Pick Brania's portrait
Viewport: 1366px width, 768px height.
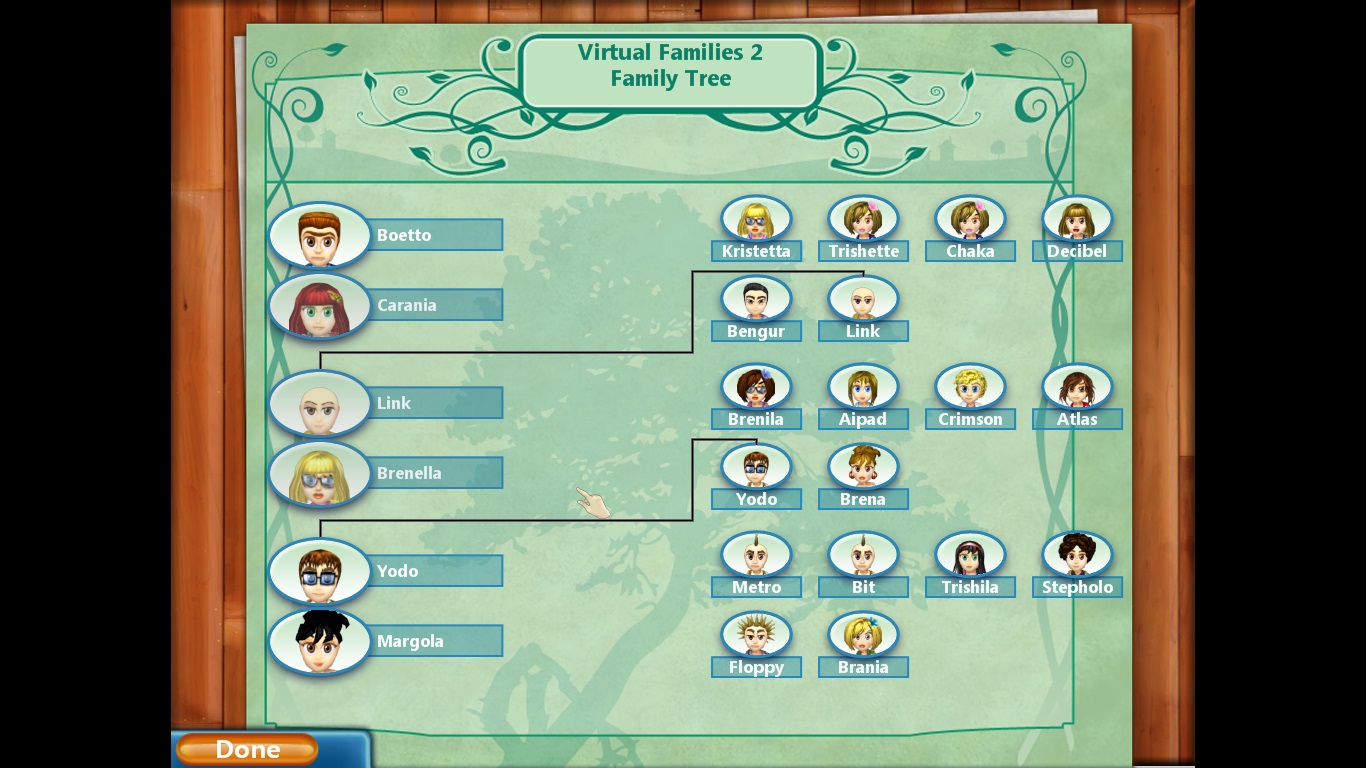[x=863, y=635]
